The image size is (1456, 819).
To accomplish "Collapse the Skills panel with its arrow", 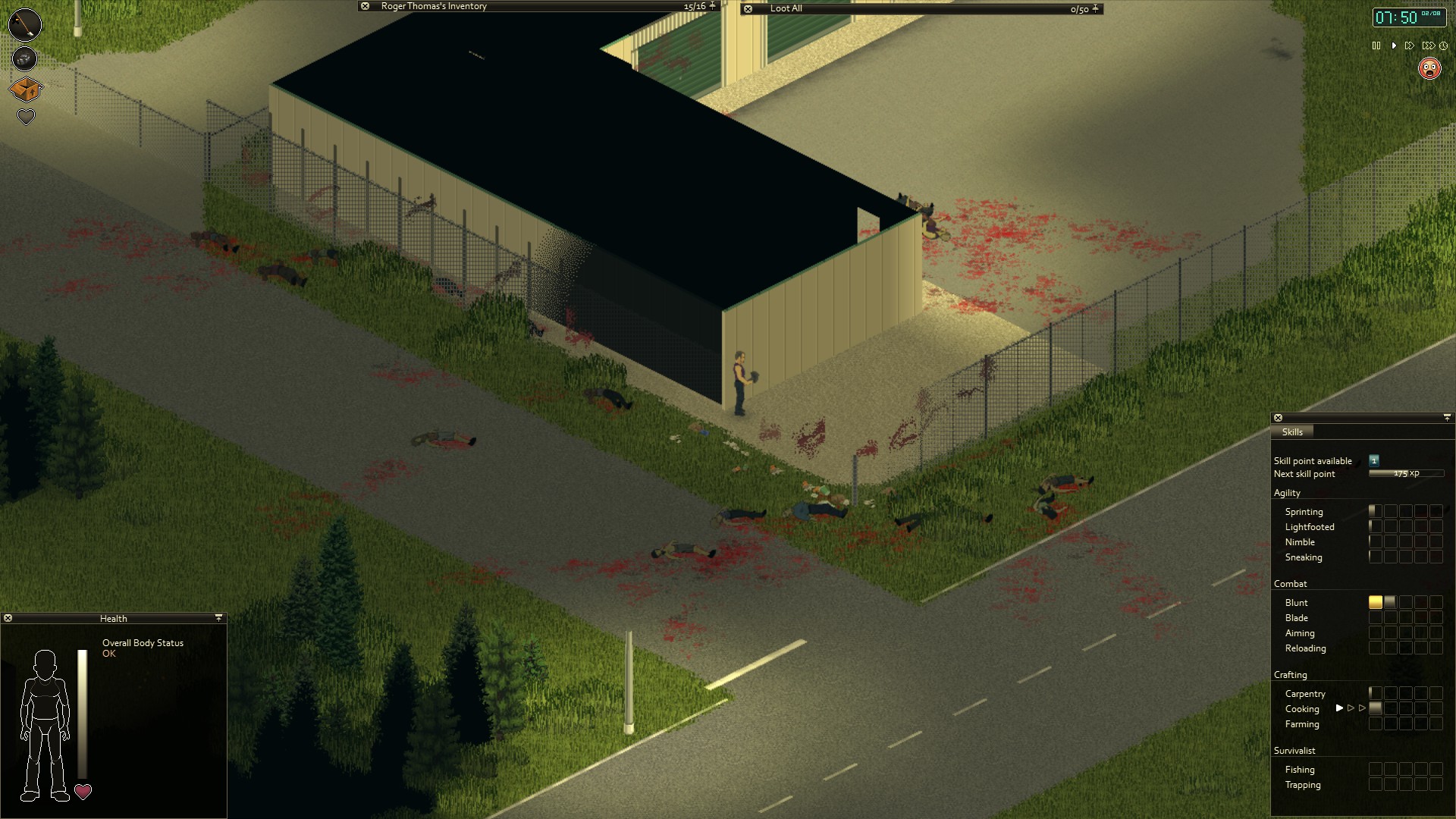I will click(x=1448, y=417).
